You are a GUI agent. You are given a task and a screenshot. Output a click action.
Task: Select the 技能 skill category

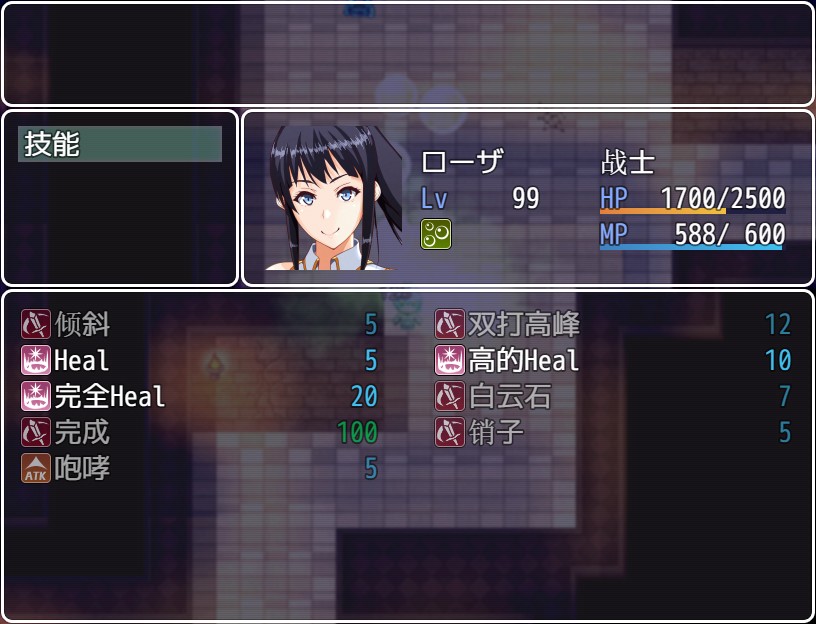pyautogui.click(x=119, y=145)
